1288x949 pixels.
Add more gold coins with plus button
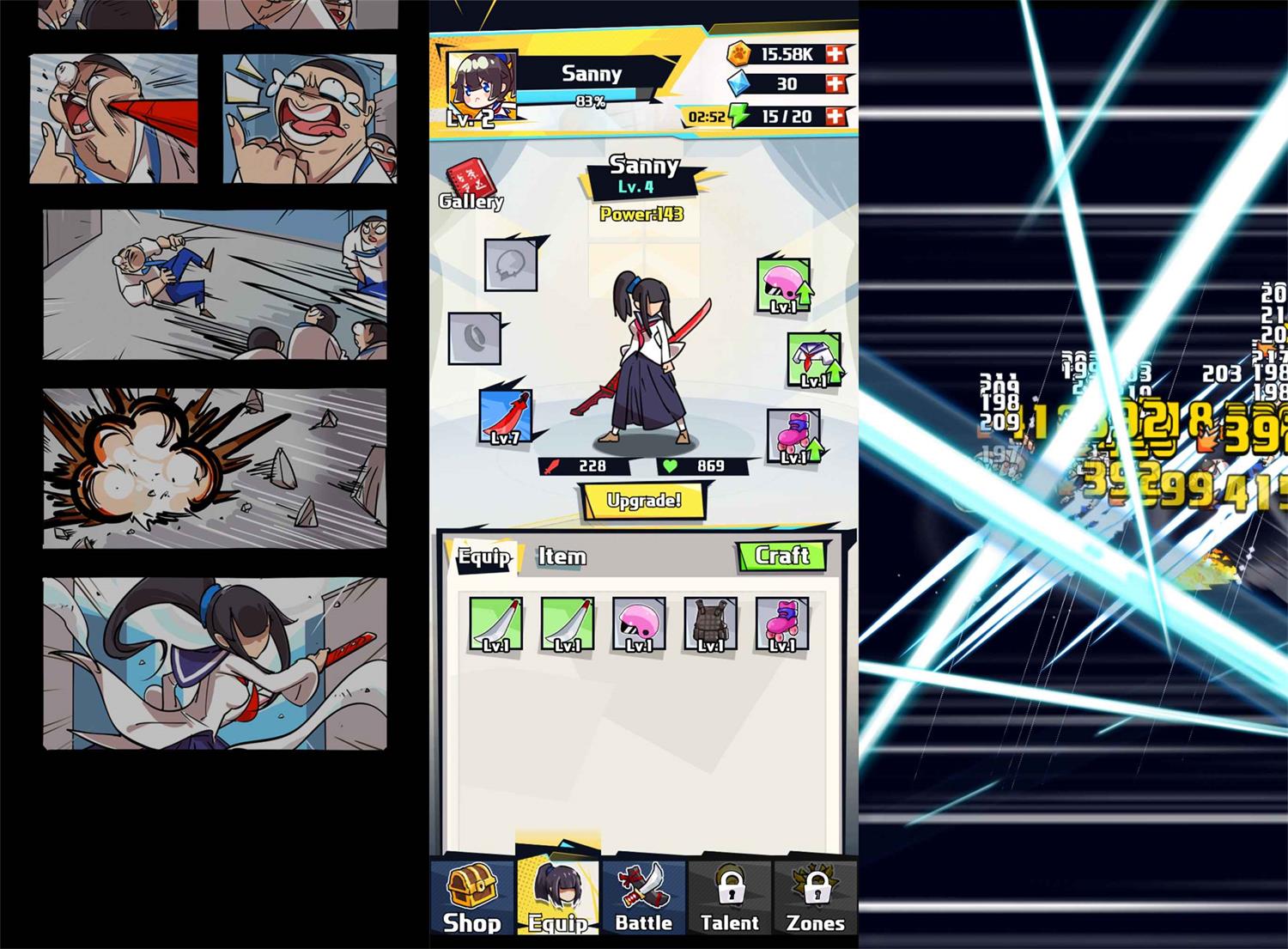pyautogui.click(x=835, y=54)
